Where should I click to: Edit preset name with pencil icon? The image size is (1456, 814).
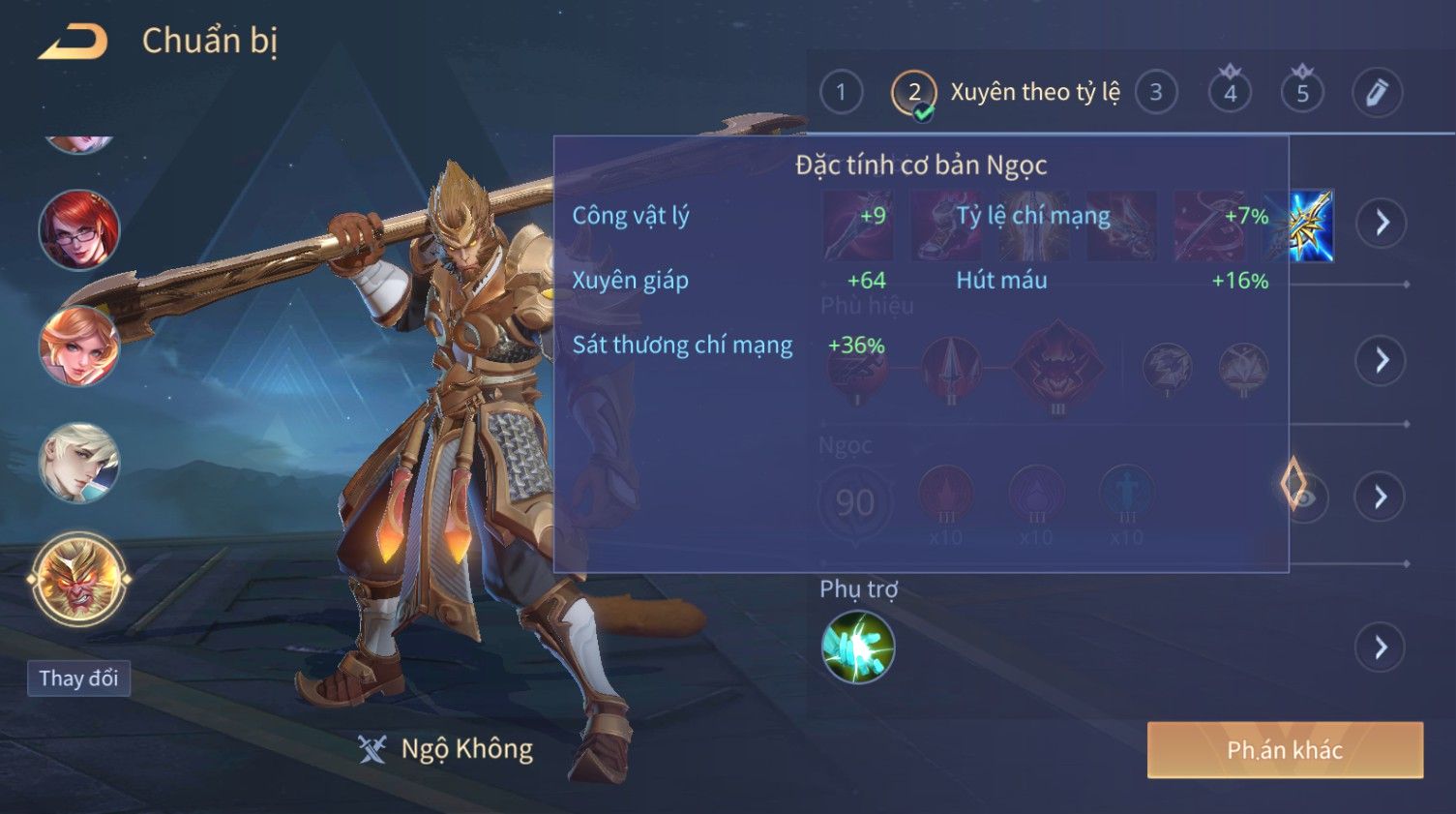click(1376, 93)
